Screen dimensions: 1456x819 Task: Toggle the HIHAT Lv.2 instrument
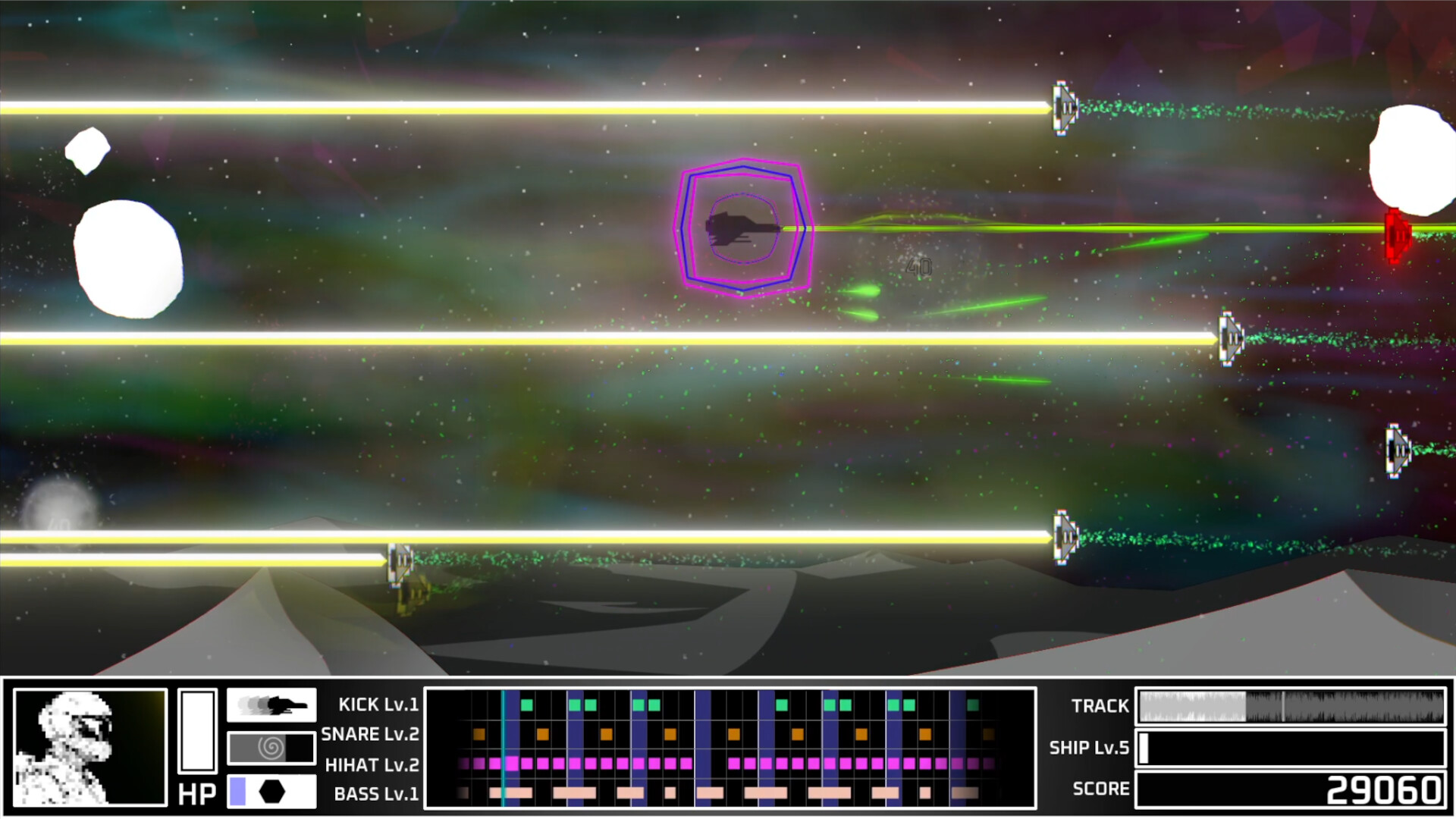tap(372, 764)
